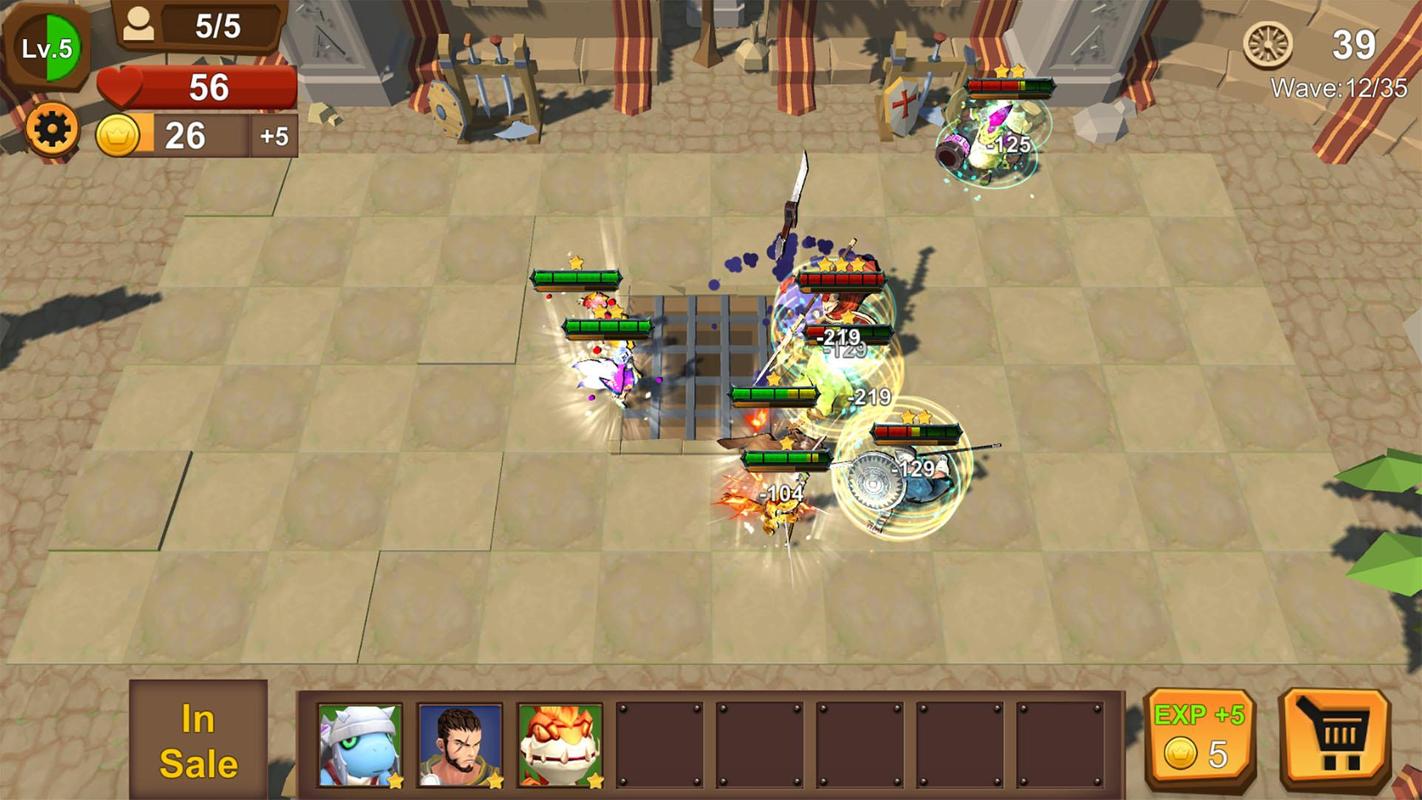Click the Lv.5 level badge
The height and width of the screenshot is (800, 1422).
48,47
